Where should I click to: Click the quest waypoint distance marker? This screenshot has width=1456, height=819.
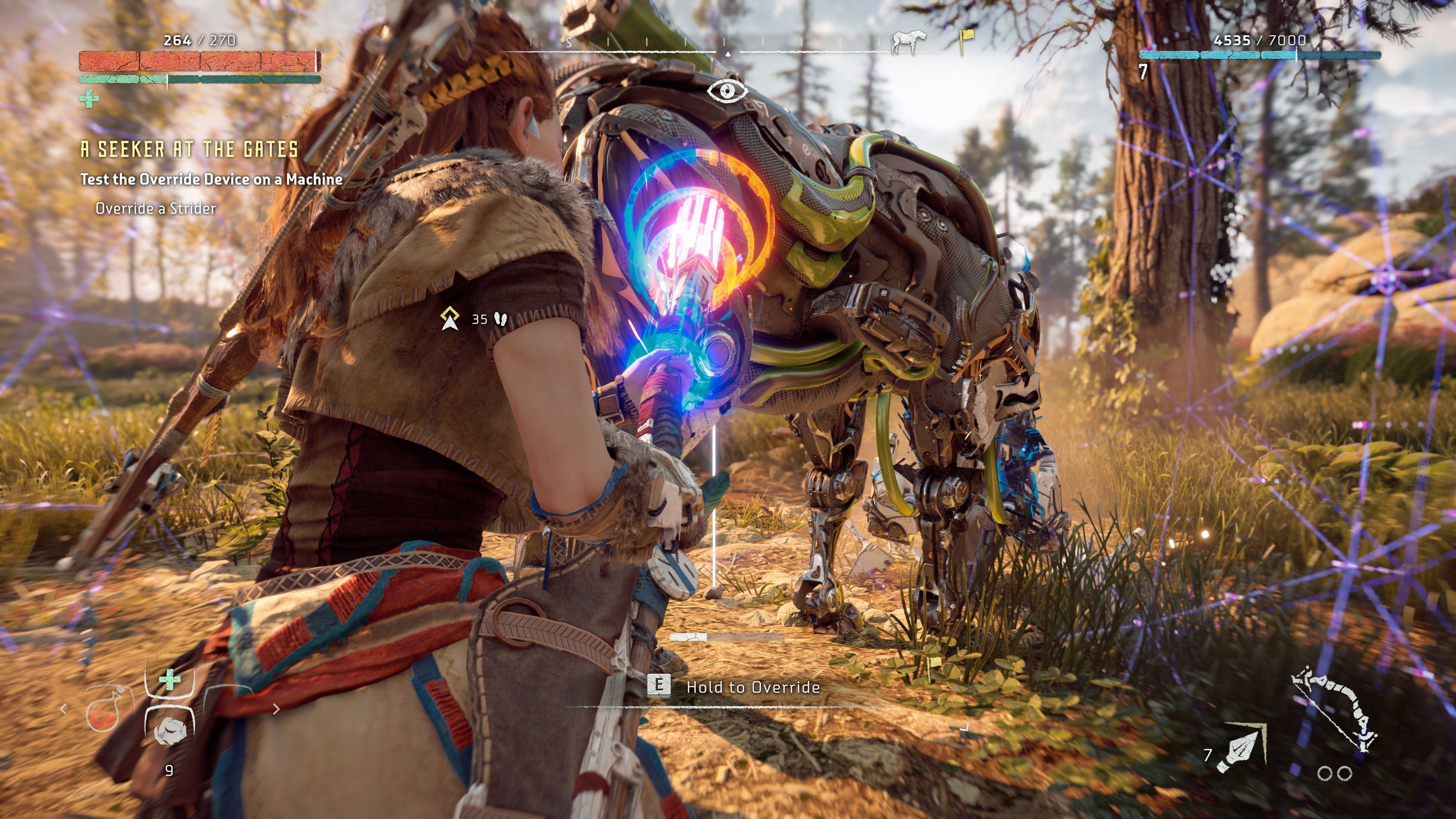point(450,319)
